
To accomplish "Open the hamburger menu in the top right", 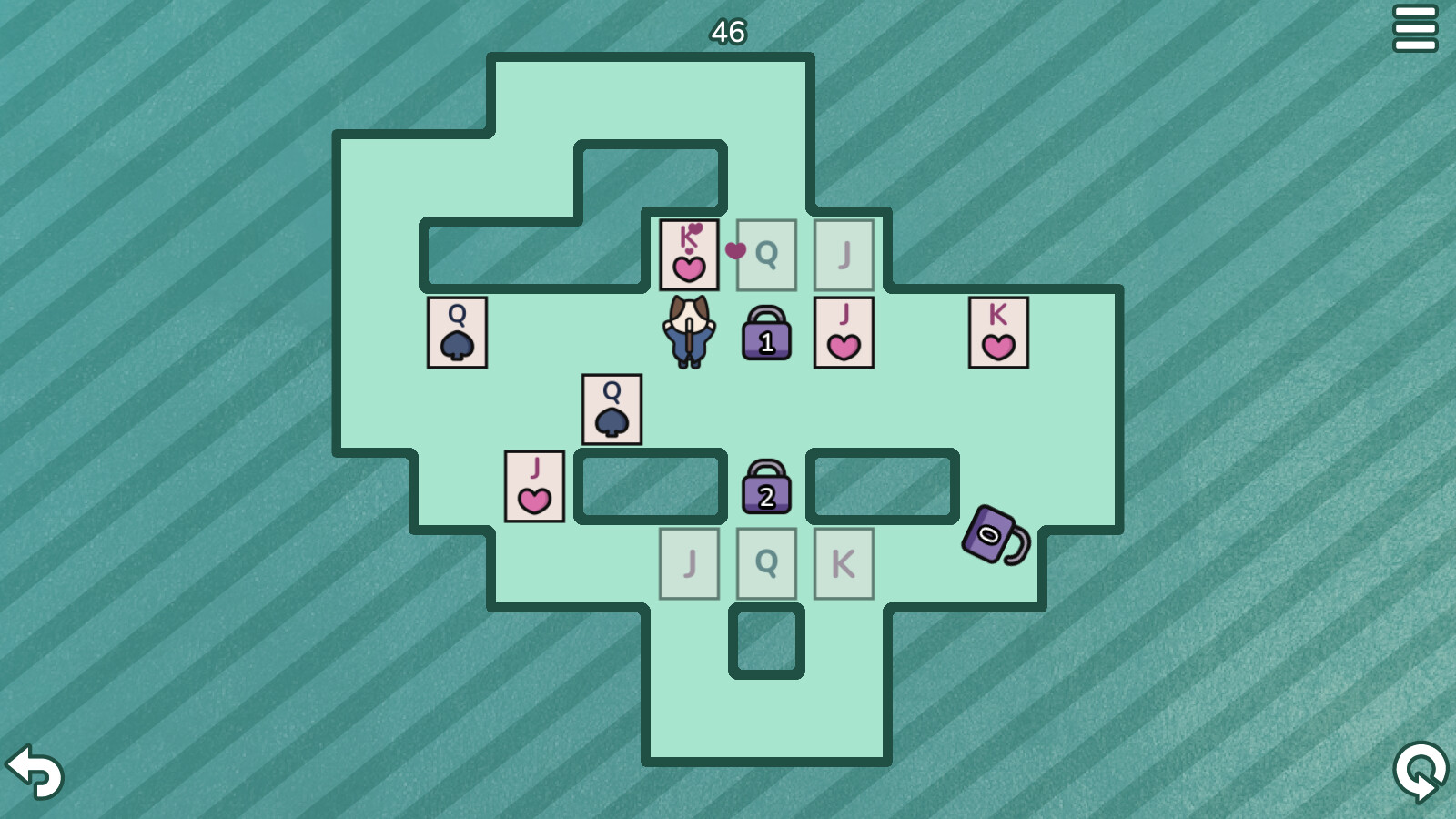I will [x=1416, y=27].
